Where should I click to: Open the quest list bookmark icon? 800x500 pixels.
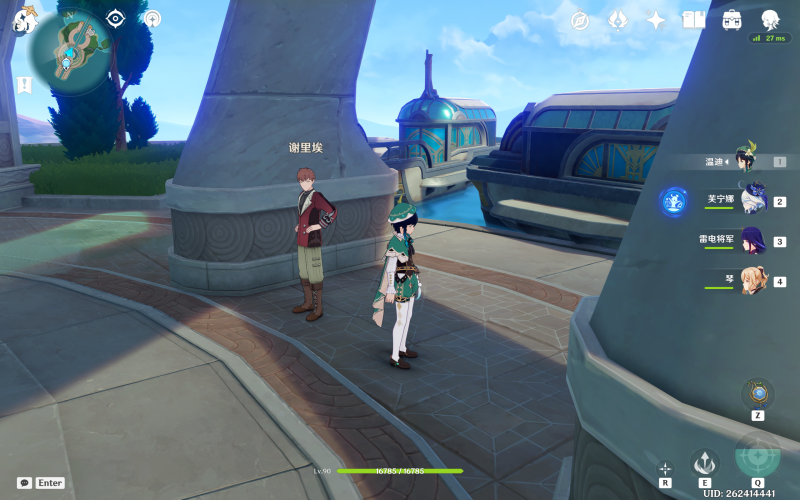tap(22, 83)
